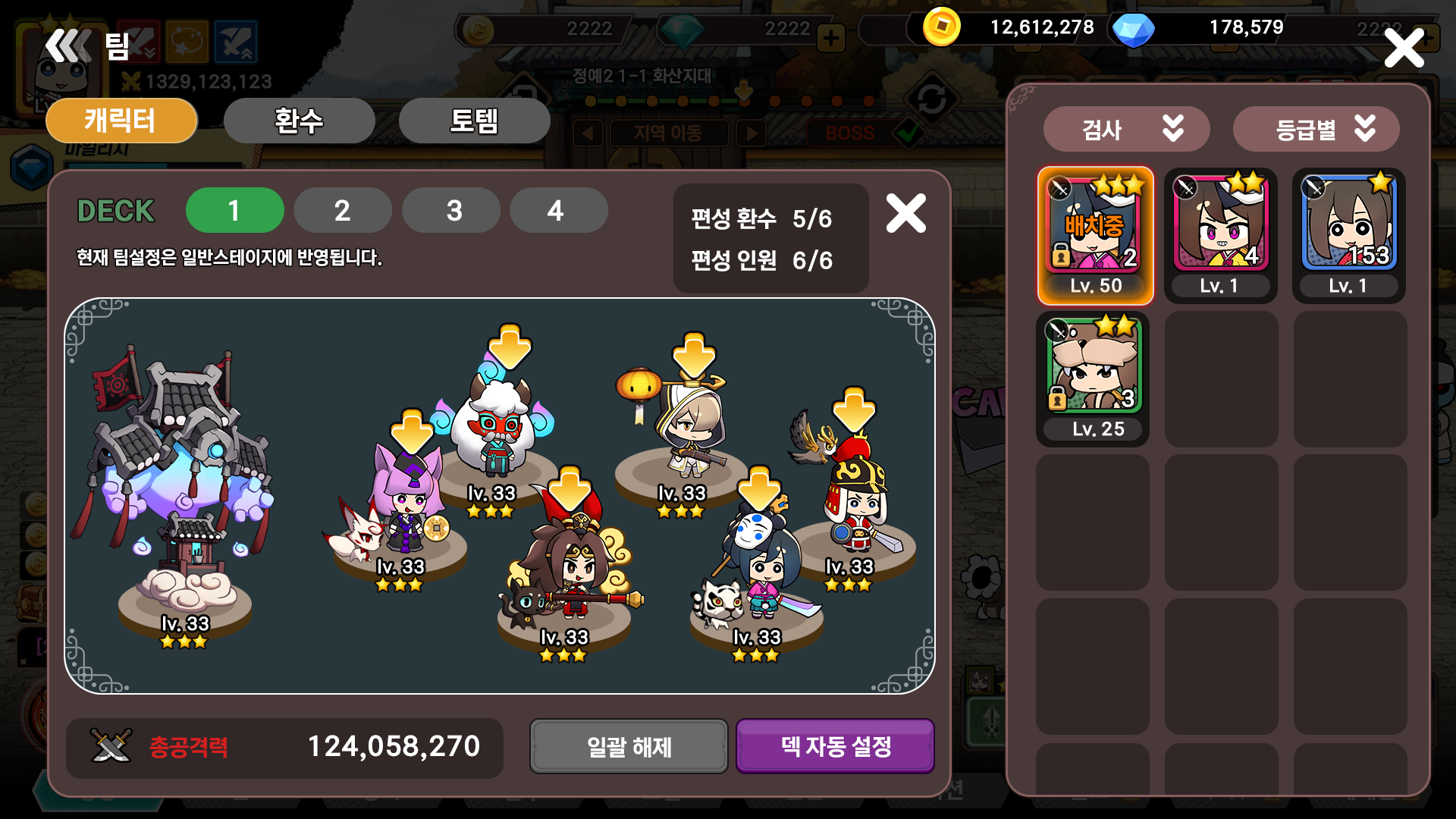Select deck slot 3
Image resolution: width=1456 pixels, height=819 pixels.
click(x=451, y=210)
